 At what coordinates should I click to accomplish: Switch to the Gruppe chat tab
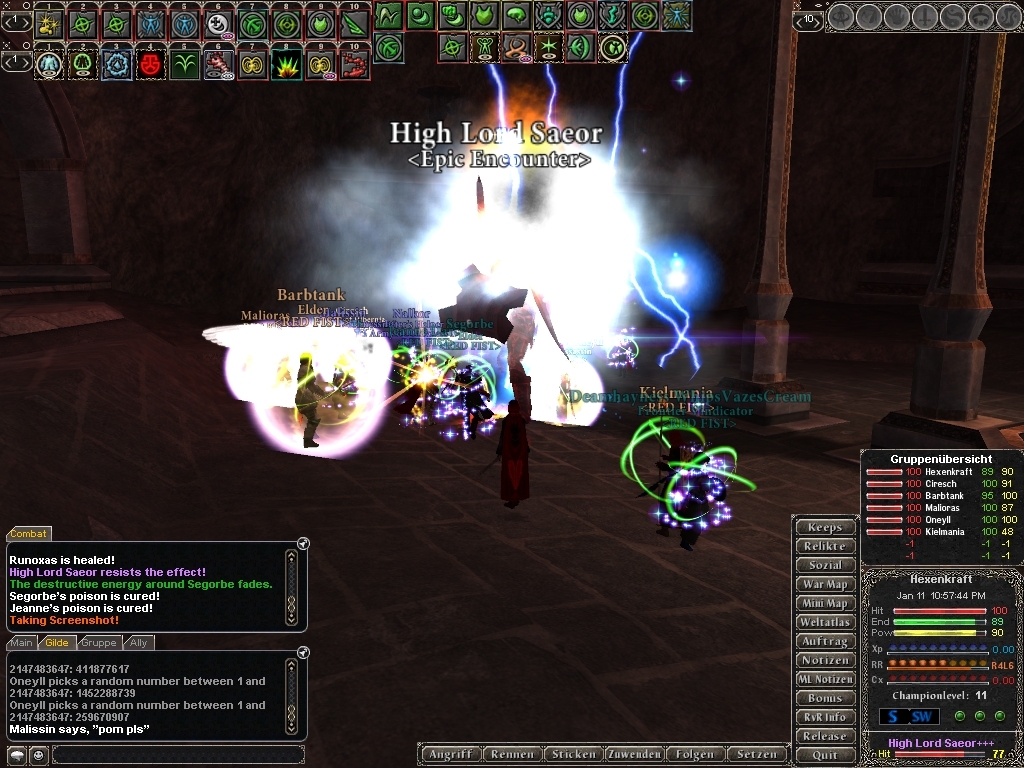point(98,643)
